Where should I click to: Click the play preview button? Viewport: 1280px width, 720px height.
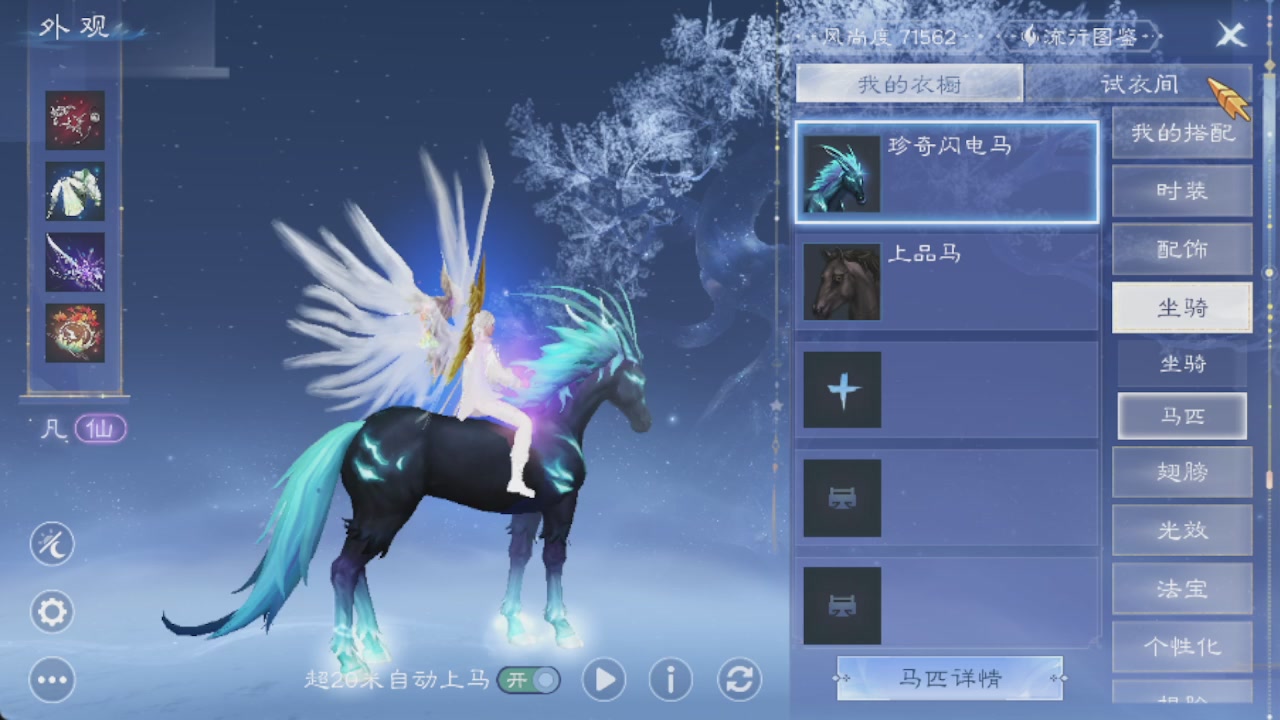coord(603,679)
